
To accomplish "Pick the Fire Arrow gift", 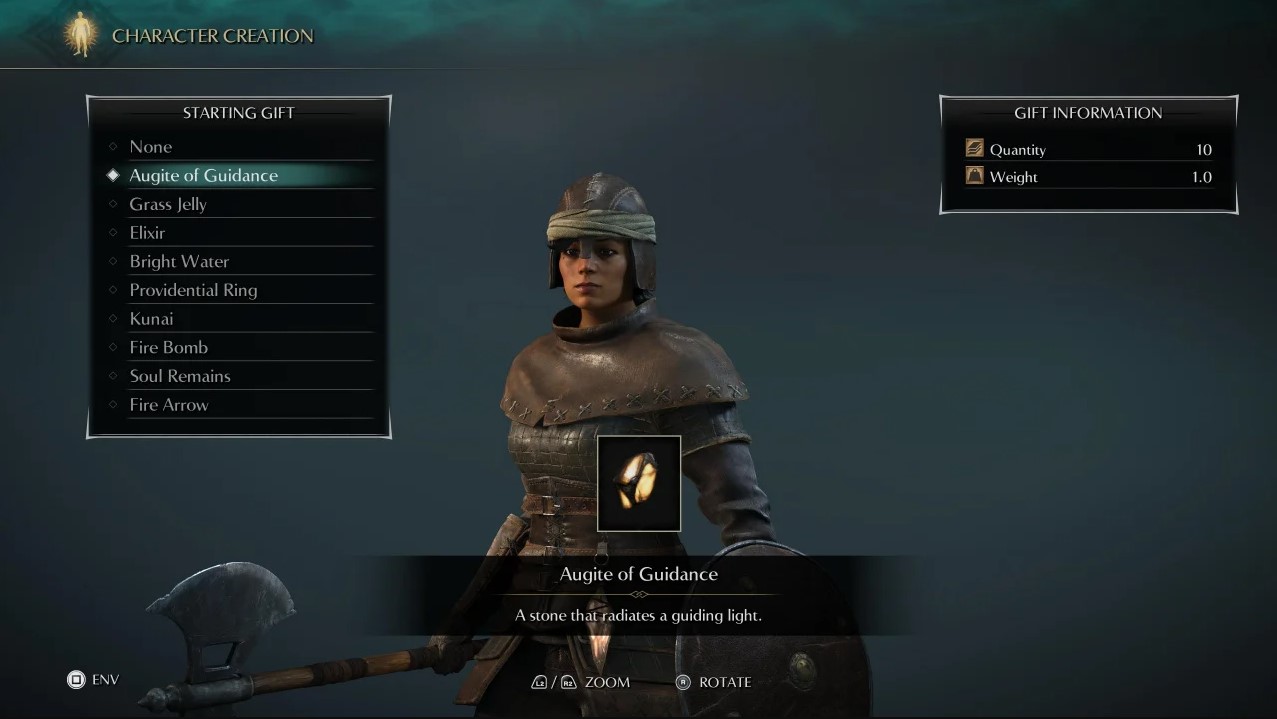I will [169, 405].
